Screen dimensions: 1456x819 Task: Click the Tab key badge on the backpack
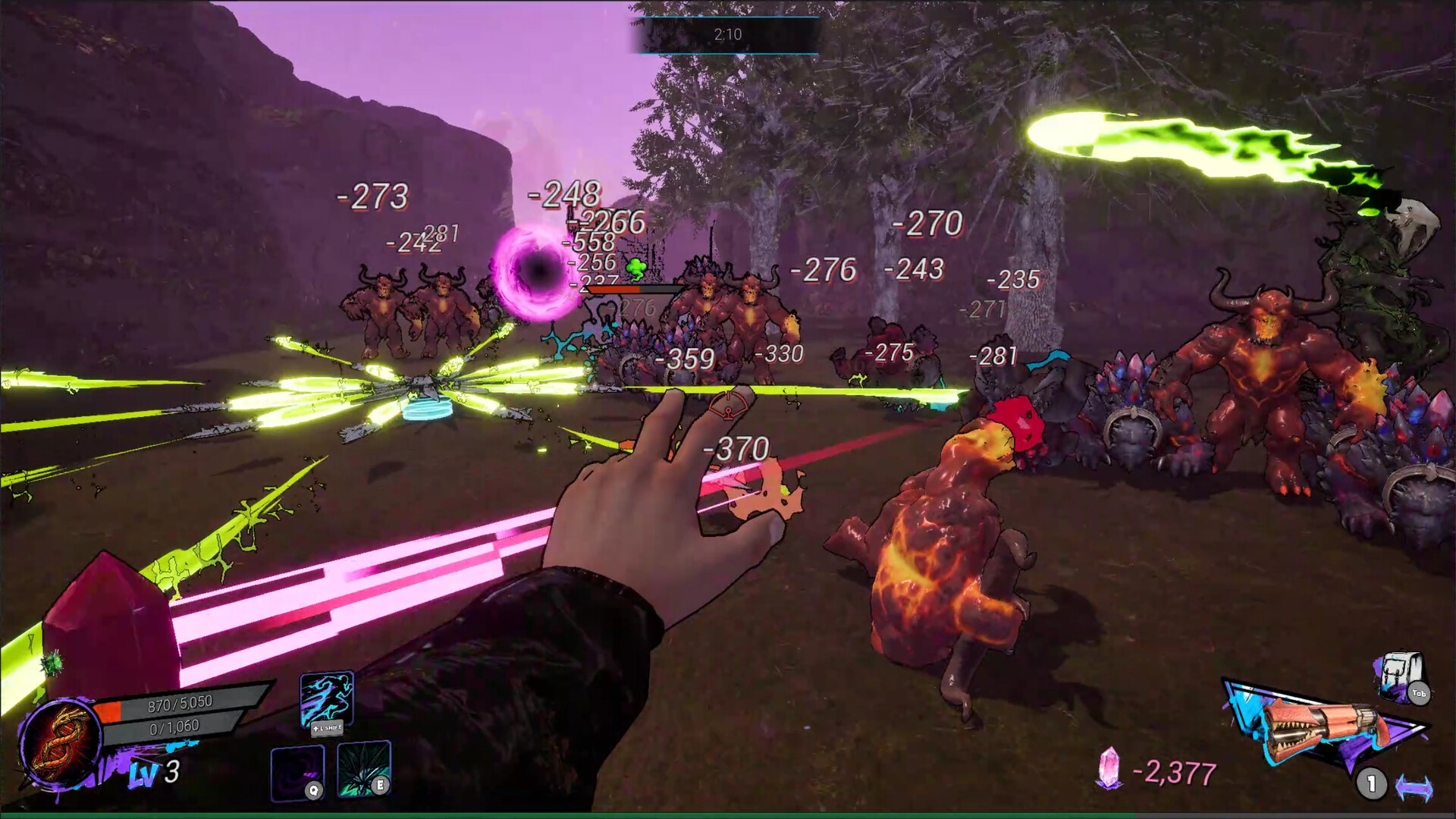click(x=1419, y=693)
